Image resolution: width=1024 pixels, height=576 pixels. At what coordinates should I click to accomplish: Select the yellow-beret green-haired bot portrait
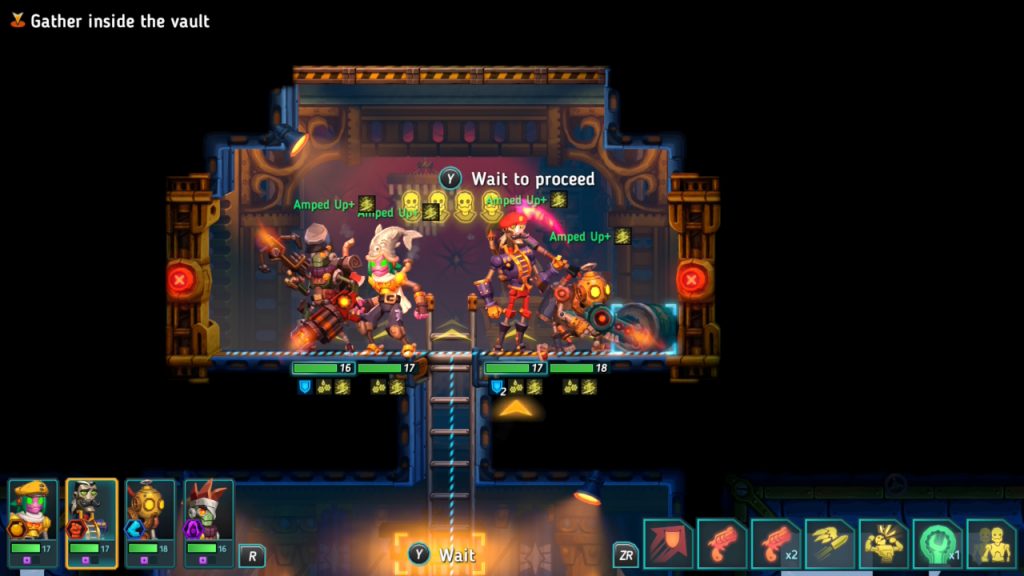point(34,510)
